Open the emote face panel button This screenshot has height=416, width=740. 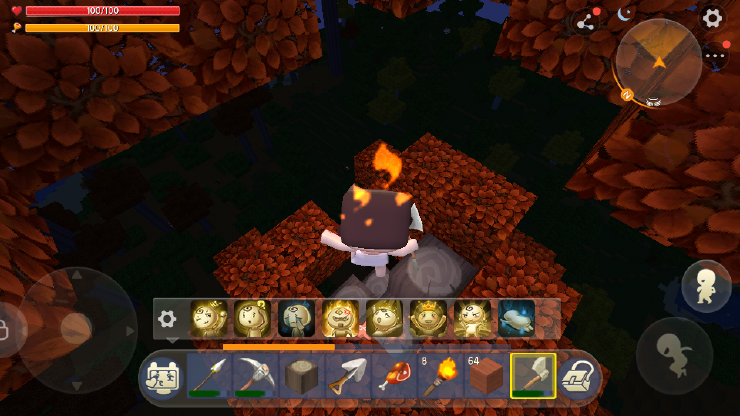click(x=162, y=377)
